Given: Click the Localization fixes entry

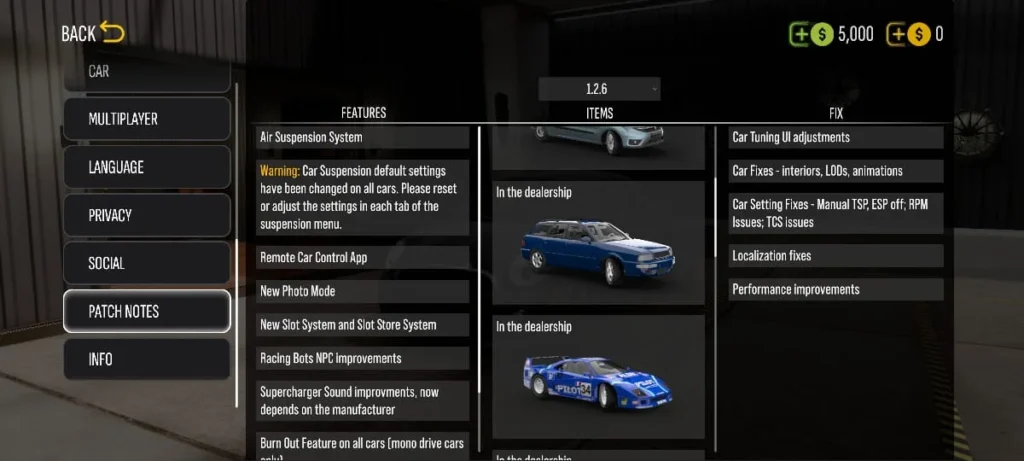Looking at the screenshot, I should point(835,256).
